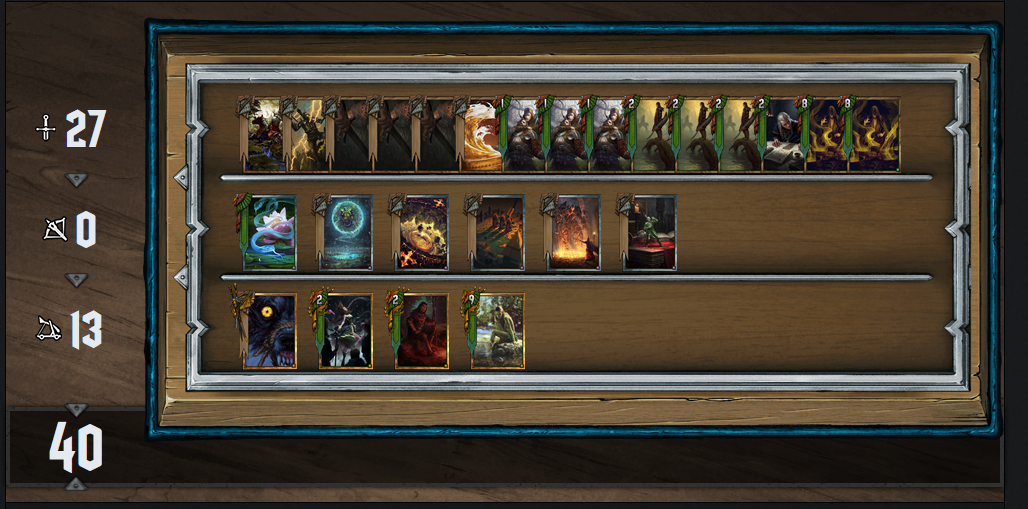The height and width of the screenshot is (509, 1028).
Task: Choose the yellow-eyed wolf card
Action: (270, 332)
